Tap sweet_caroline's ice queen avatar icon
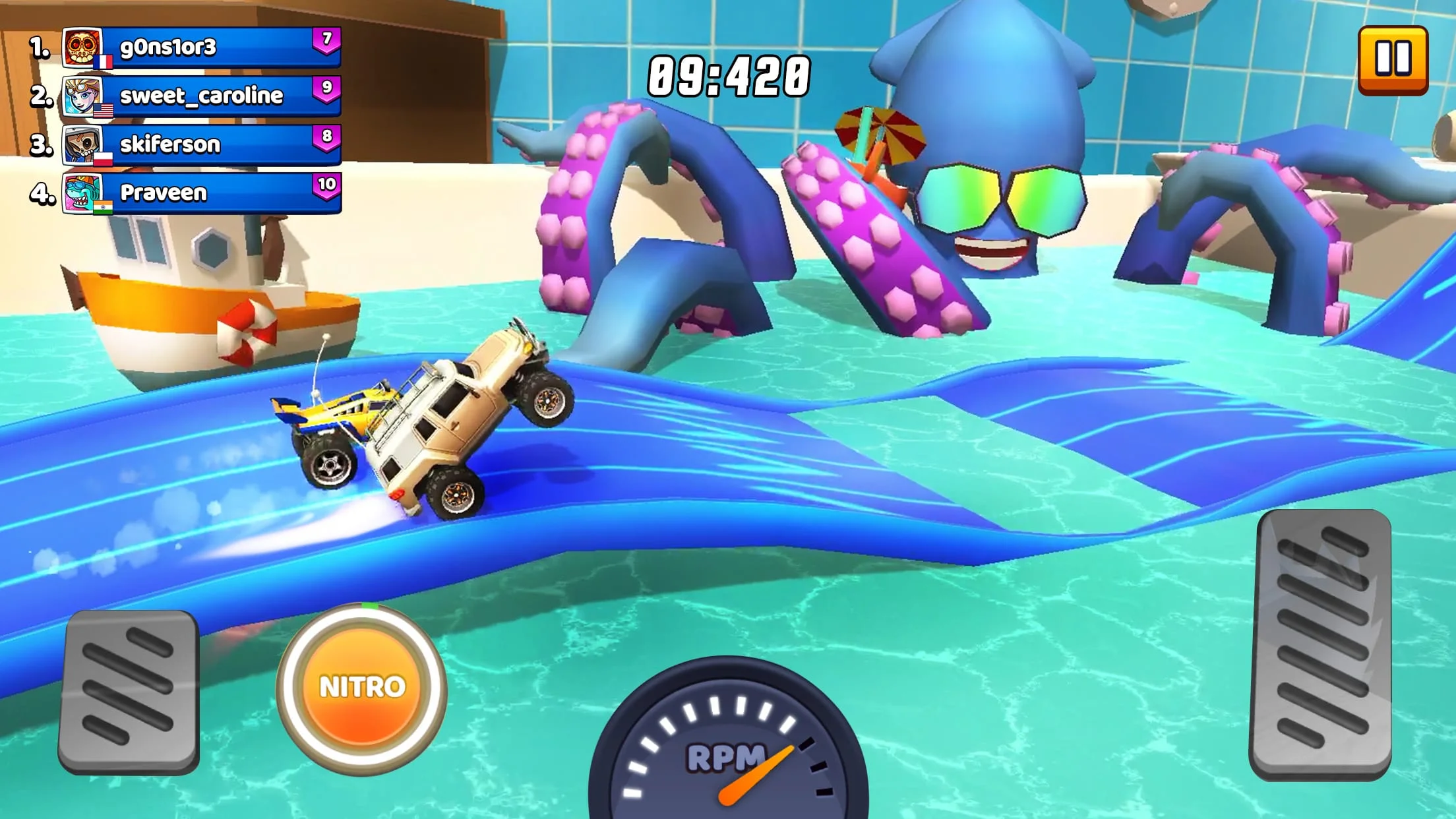Viewport: 1456px width, 819px height. point(82,98)
